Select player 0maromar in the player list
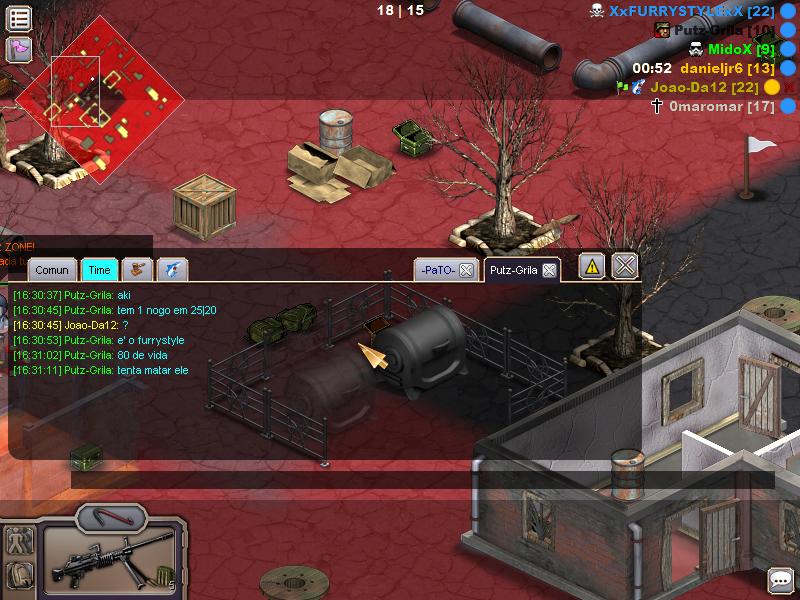This screenshot has height=600, width=800. [720, 106]
